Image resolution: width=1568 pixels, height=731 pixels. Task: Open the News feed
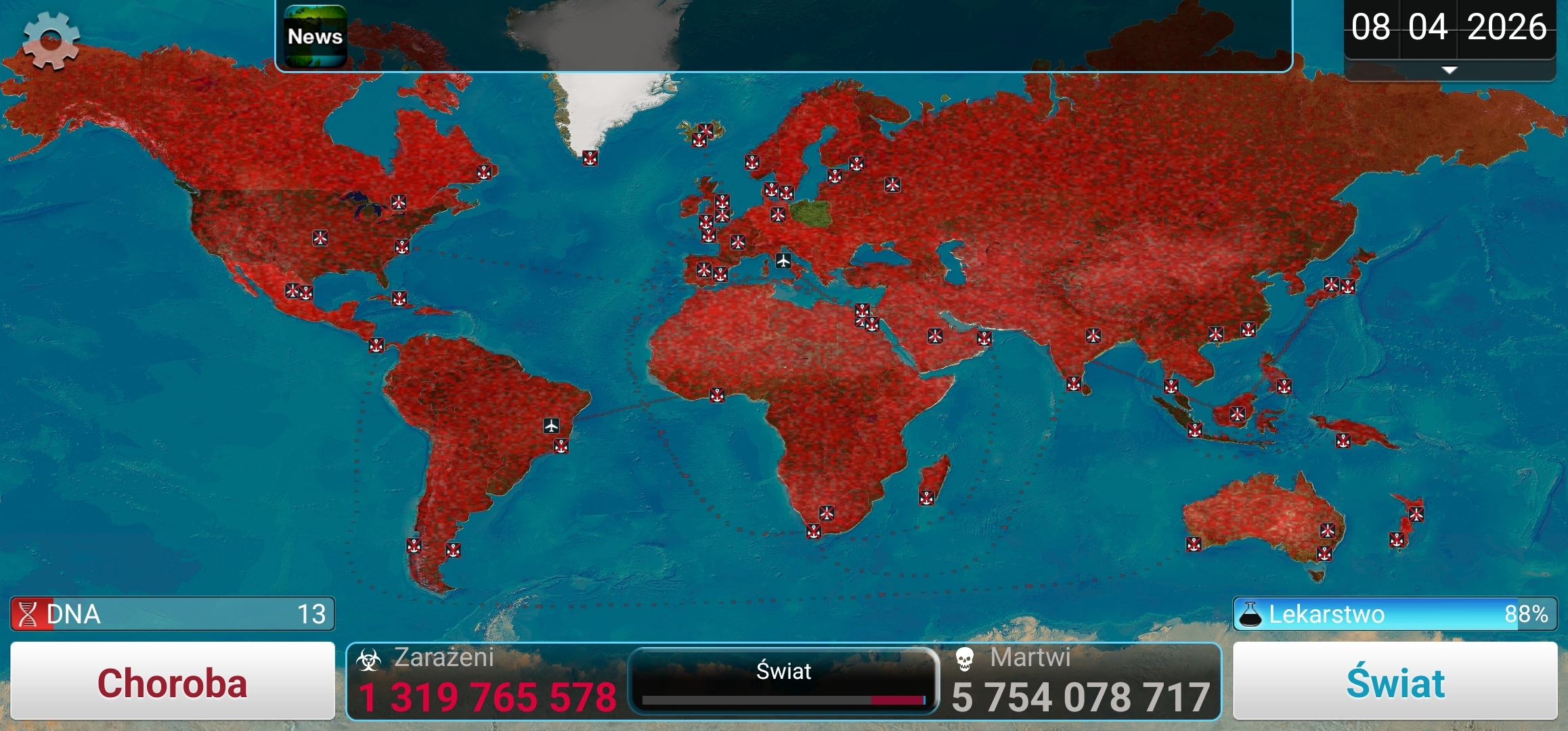click(315, 37)
